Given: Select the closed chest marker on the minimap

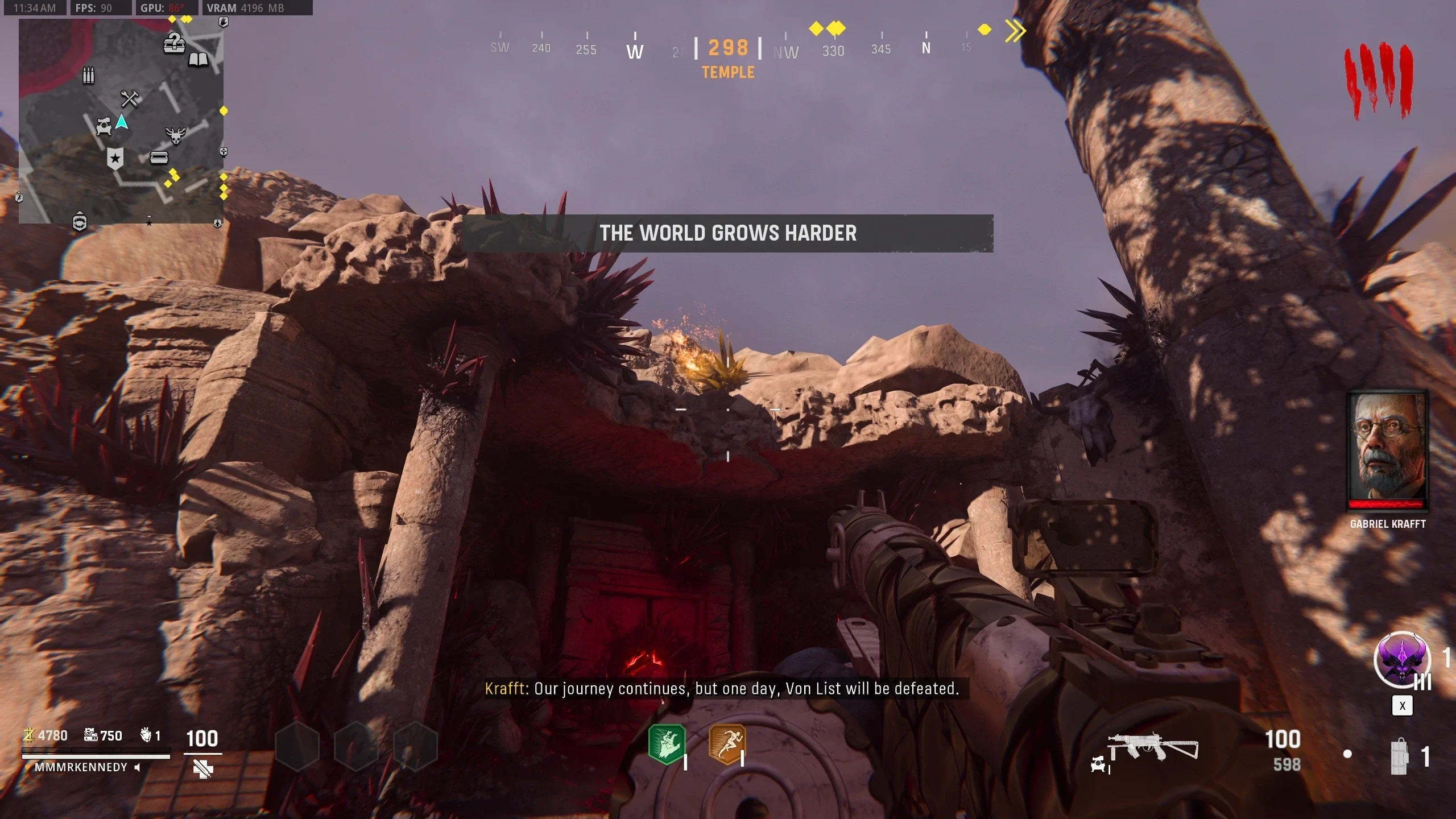Looking at the screenshot, I should pyautogui.click(x=159, y=157).
